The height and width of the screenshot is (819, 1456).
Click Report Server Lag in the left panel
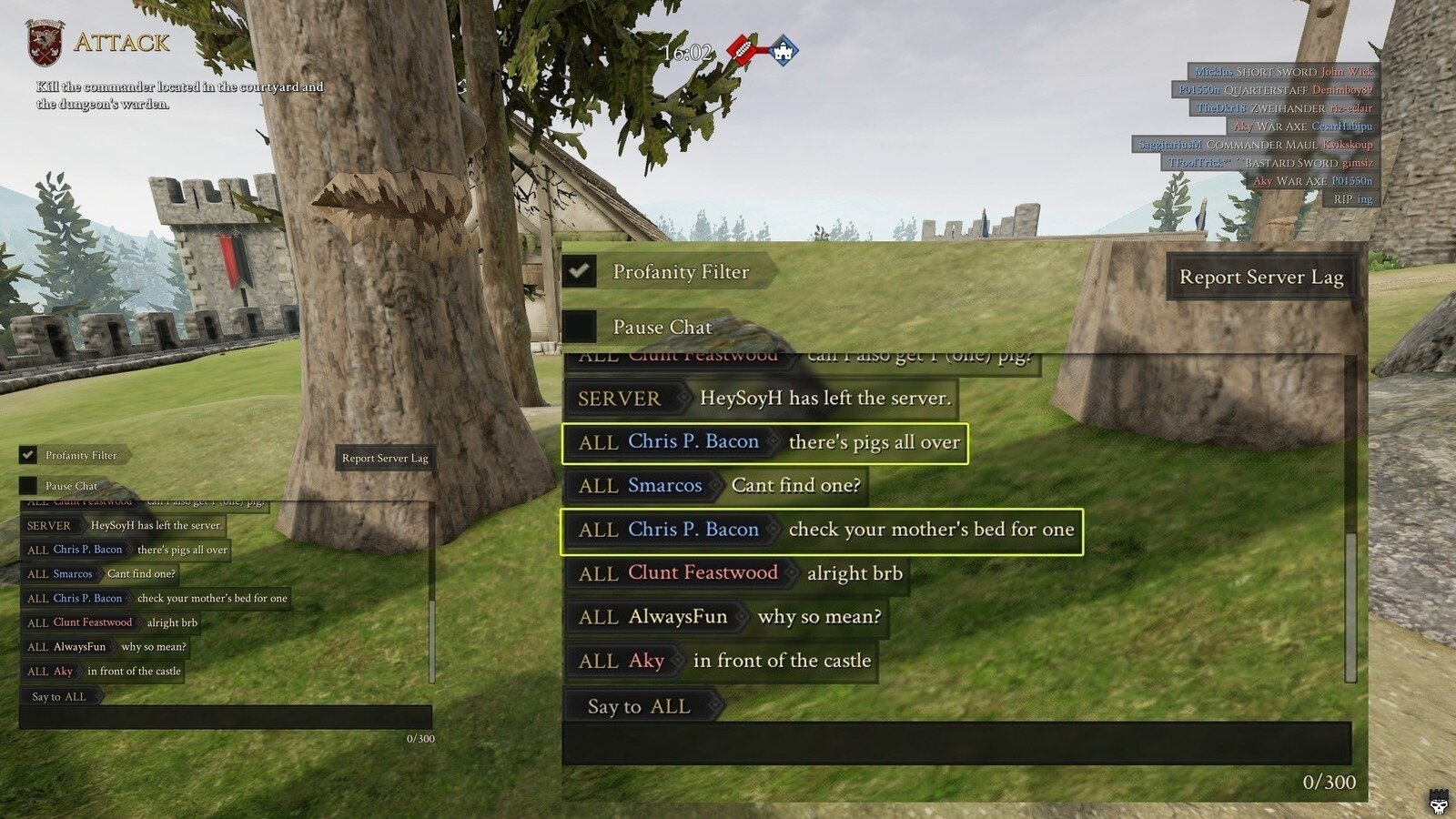[386, 459]
